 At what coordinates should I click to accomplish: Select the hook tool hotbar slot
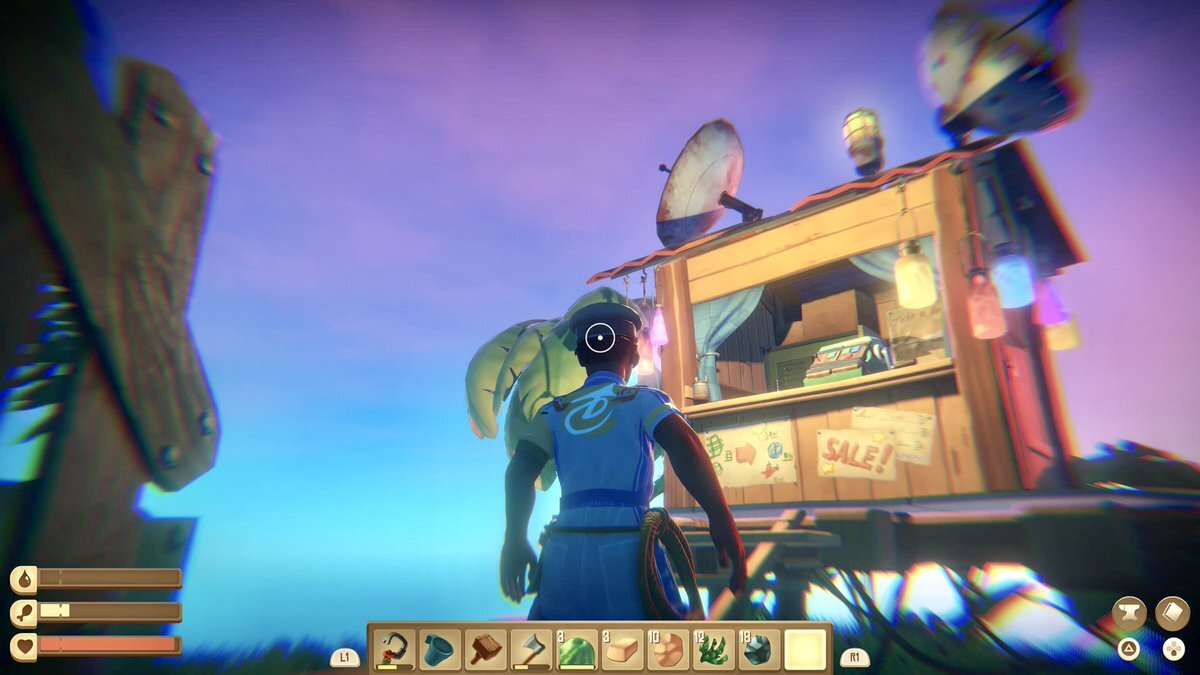395,650
